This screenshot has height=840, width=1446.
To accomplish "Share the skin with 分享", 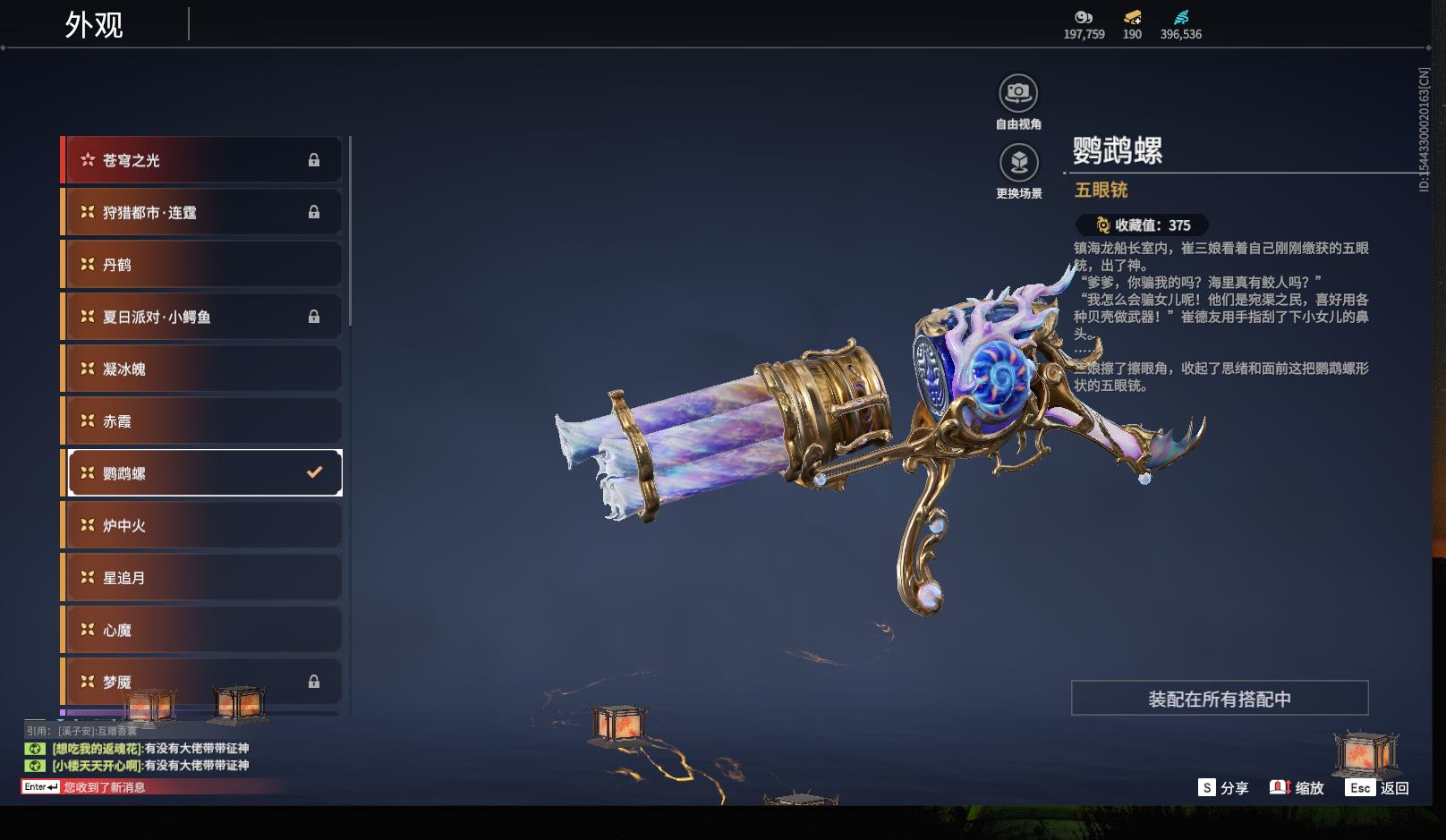I will pyautogui.click(x=1223, y=788).
